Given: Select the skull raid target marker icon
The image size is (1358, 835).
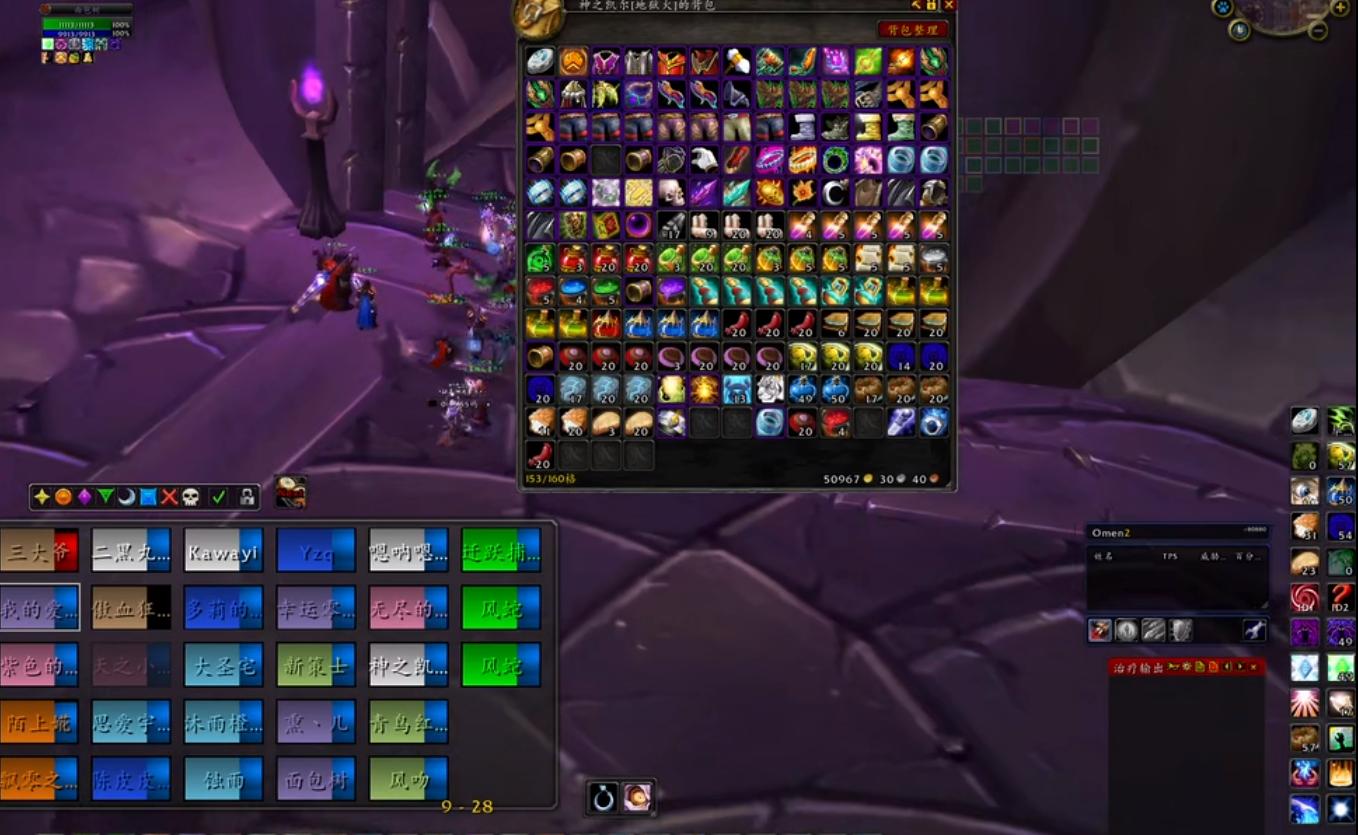Looking at the screenshot, I should coord(190,495).
